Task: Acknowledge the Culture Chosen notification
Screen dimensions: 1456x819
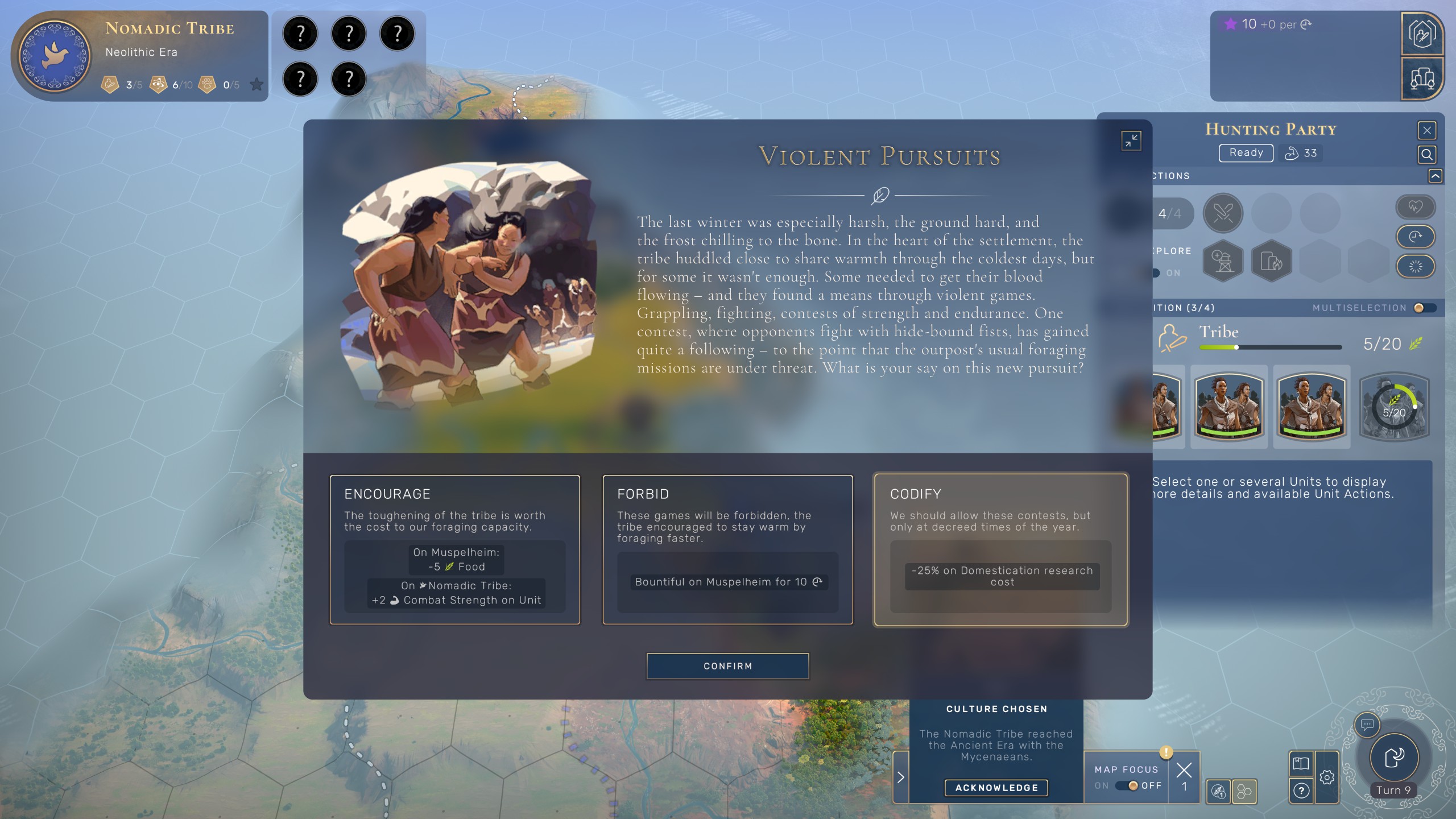Action: 996,788
